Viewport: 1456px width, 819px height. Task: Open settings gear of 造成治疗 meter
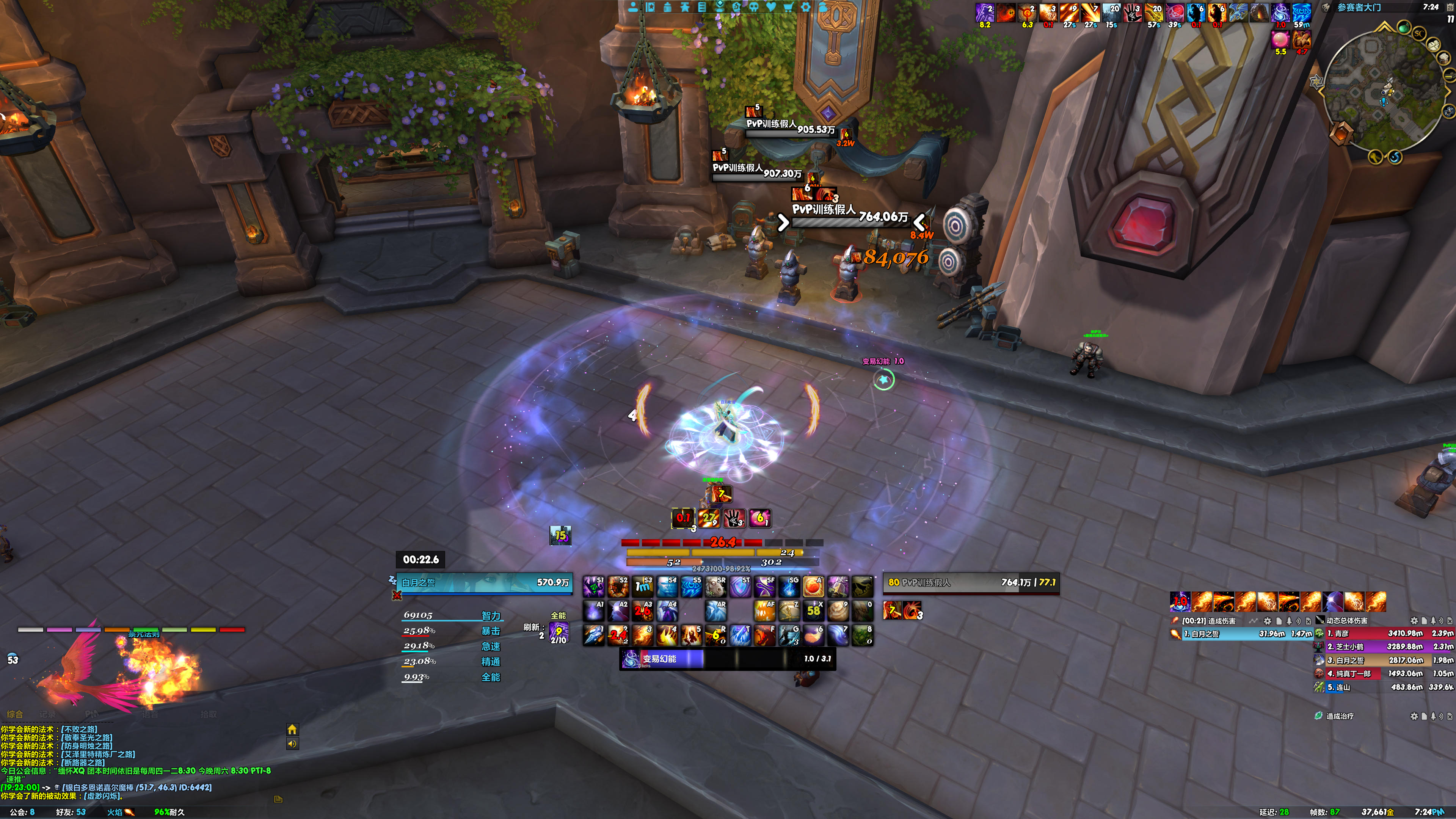1414,716
